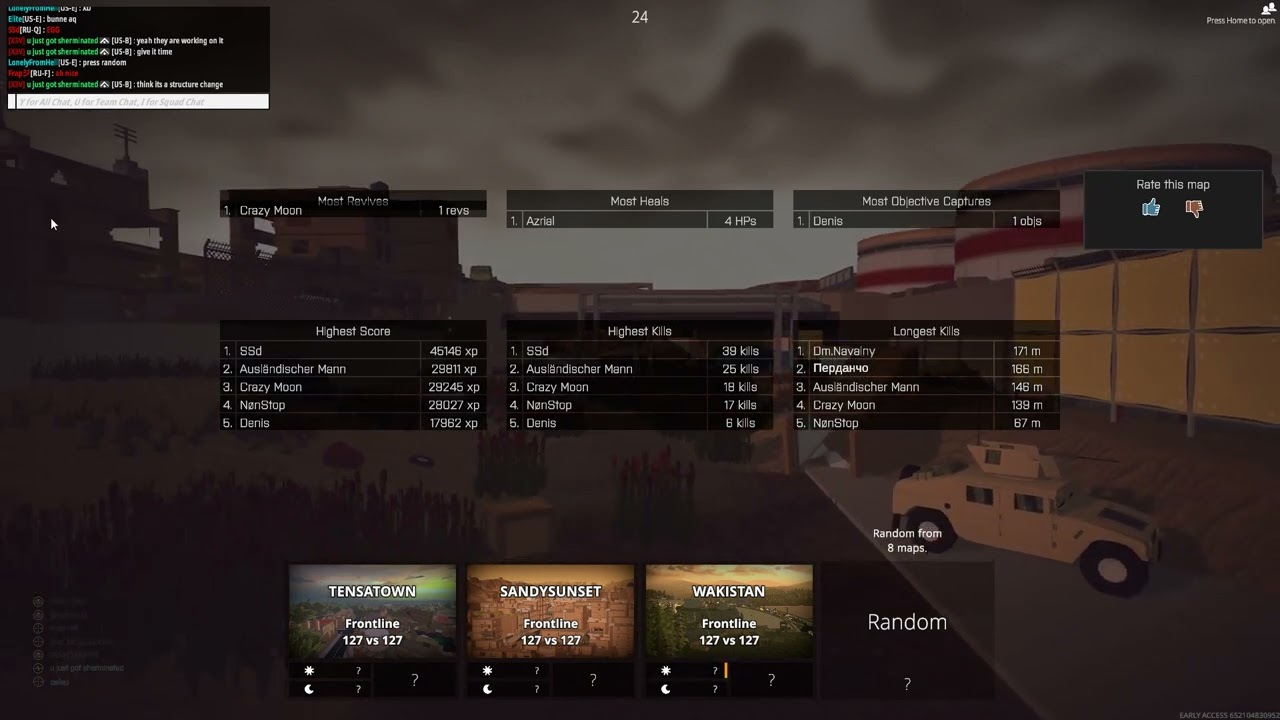Image resolution: width=1280 pixels, height=720 pixels.
Task: Click the chat input field for All Chat
Action: [x=140, y=100]
